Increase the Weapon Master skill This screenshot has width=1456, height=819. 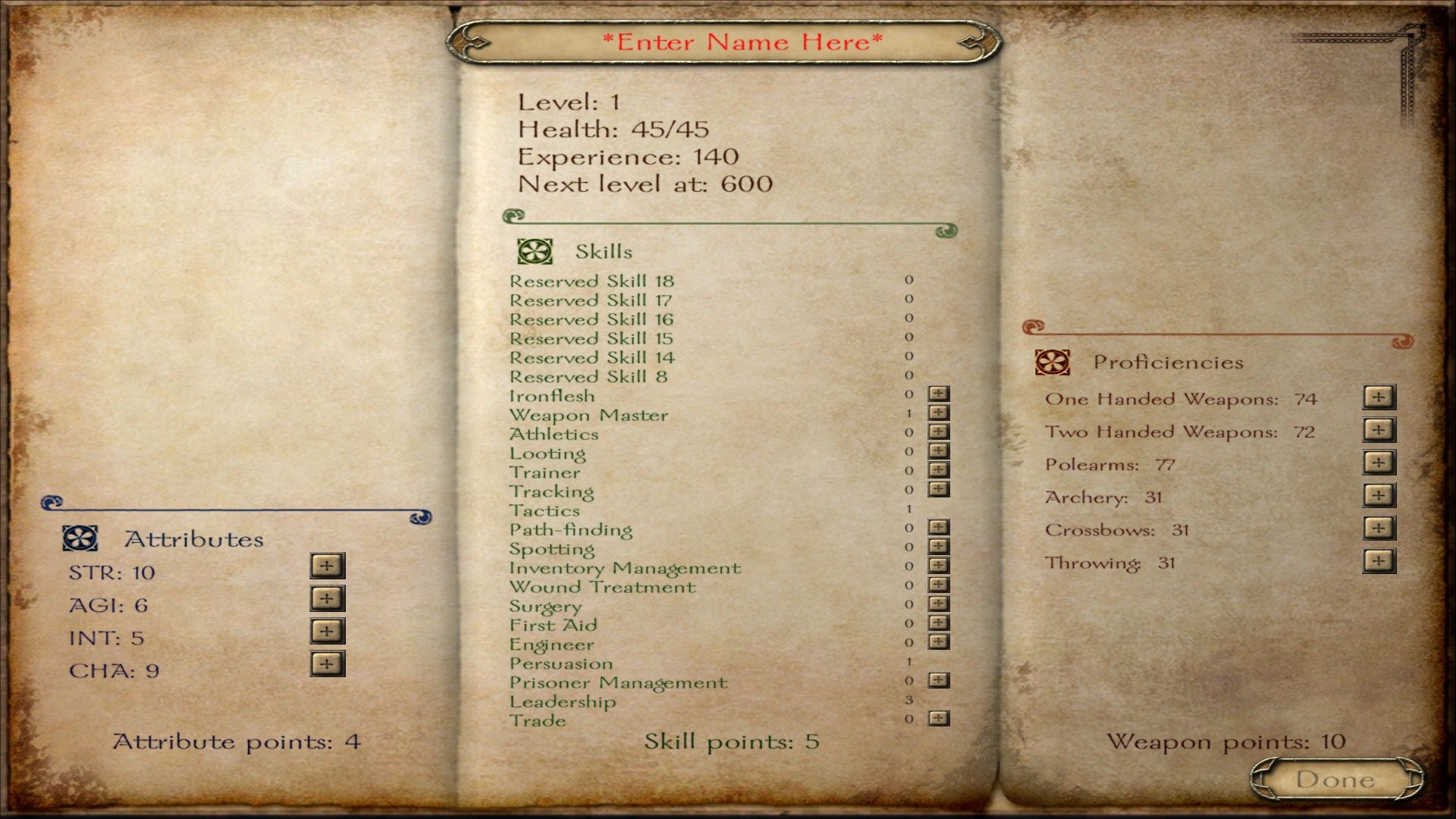tap(939, 413)
